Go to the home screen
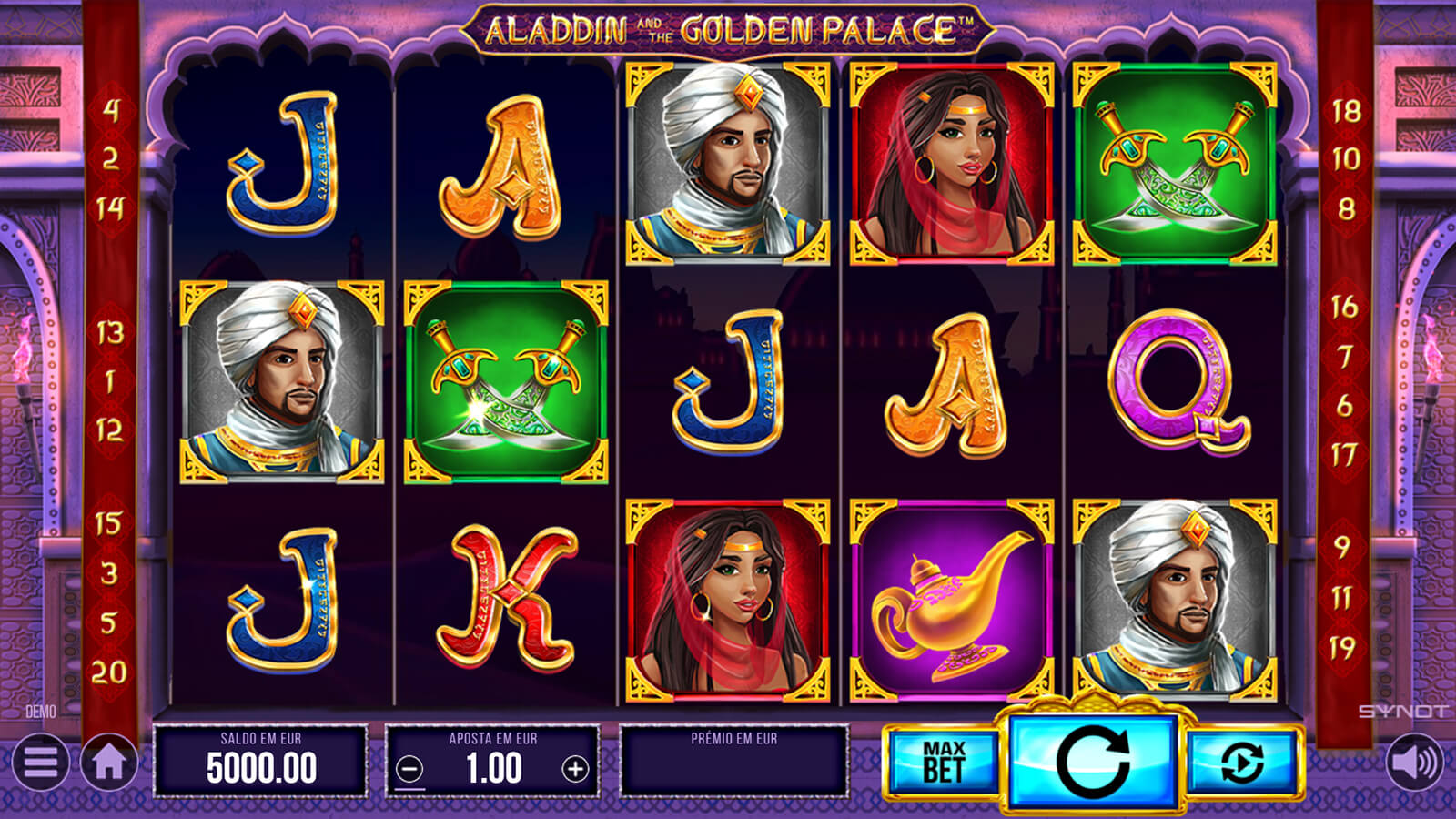The height and width of the screenshot is (819, 1456). pyautogui.click(x=109, y=763)
